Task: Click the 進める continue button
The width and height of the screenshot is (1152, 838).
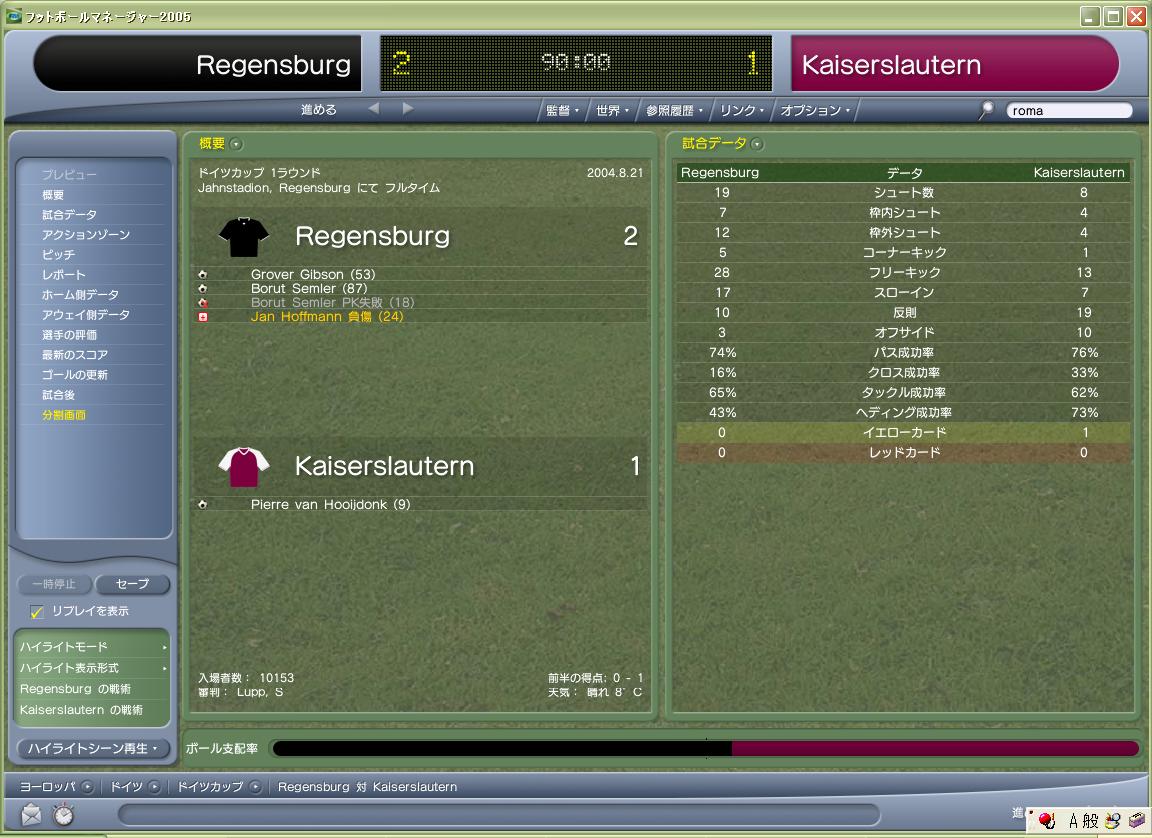Action: [319, 110]
